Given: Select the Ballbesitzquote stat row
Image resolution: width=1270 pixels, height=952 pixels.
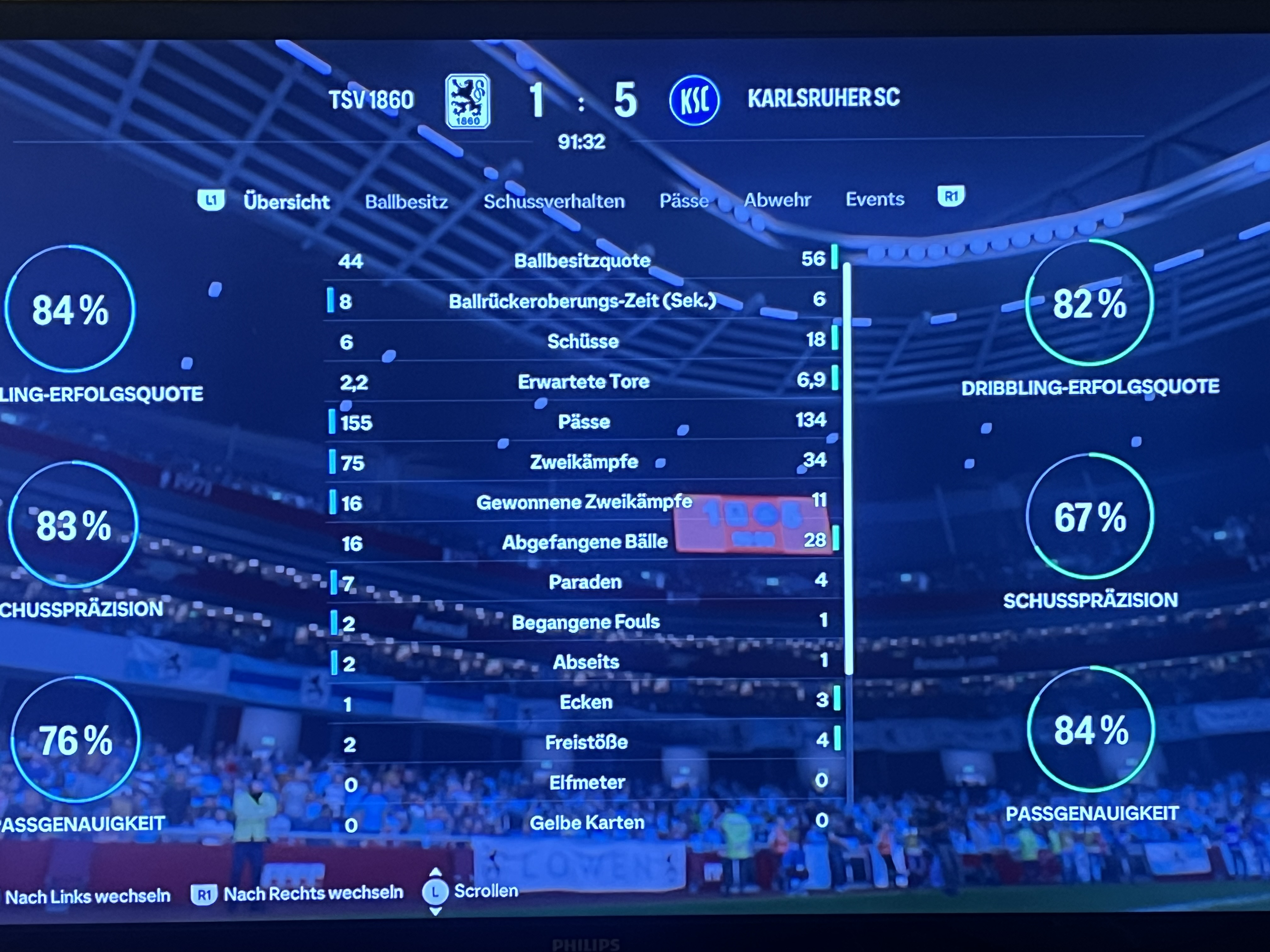Looking at the screenshot, I should [582, 261].
